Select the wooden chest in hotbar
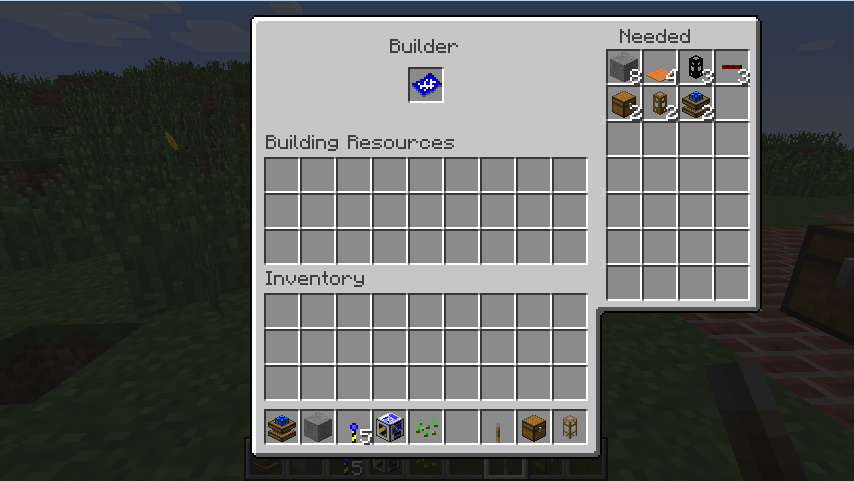This screenshot has height=481, width=854. point(534,428)
